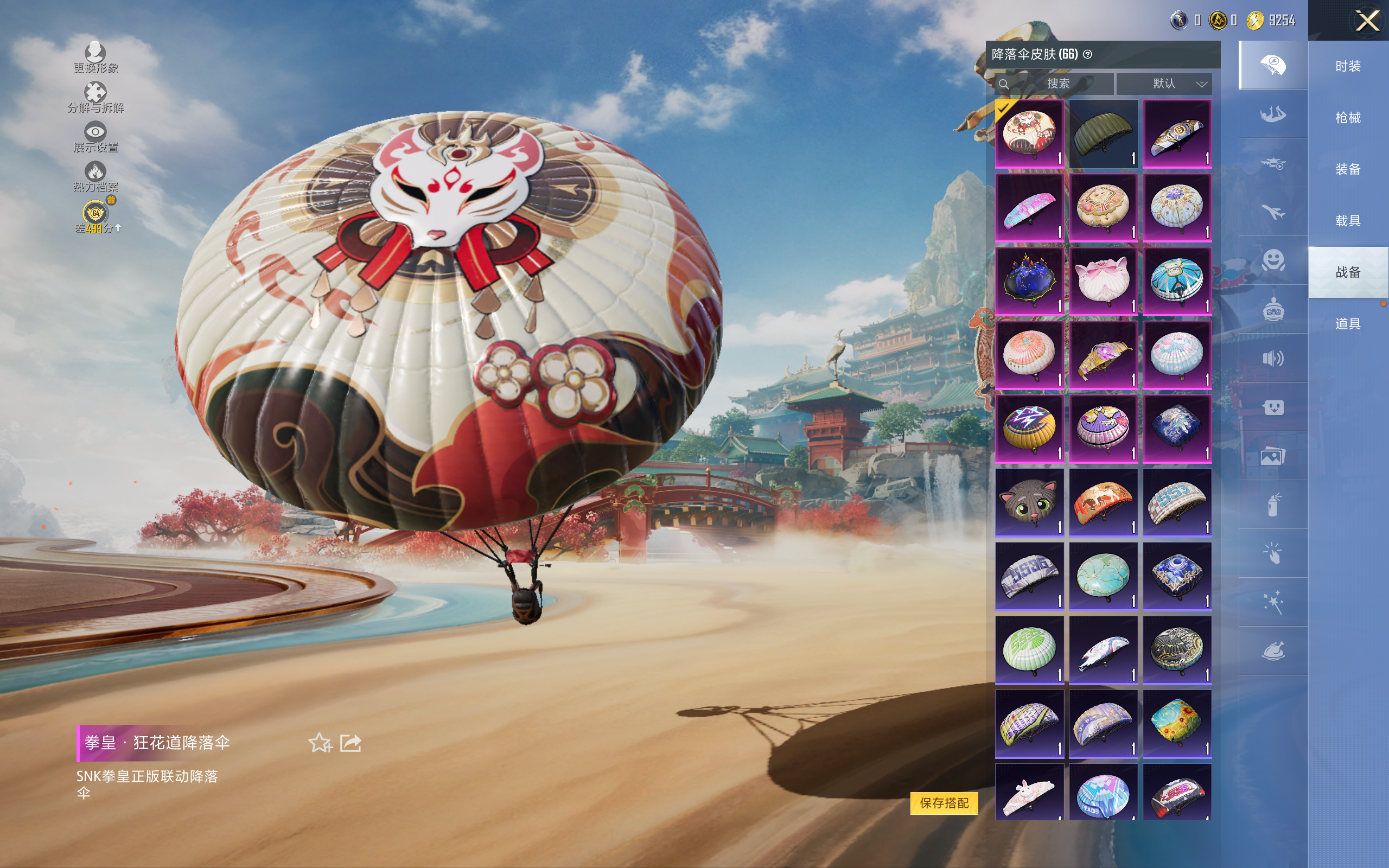Open help icon beside 降落伞皮肤 title
This screenshot has height=868, width=1389.
[x=1088, y=55]
